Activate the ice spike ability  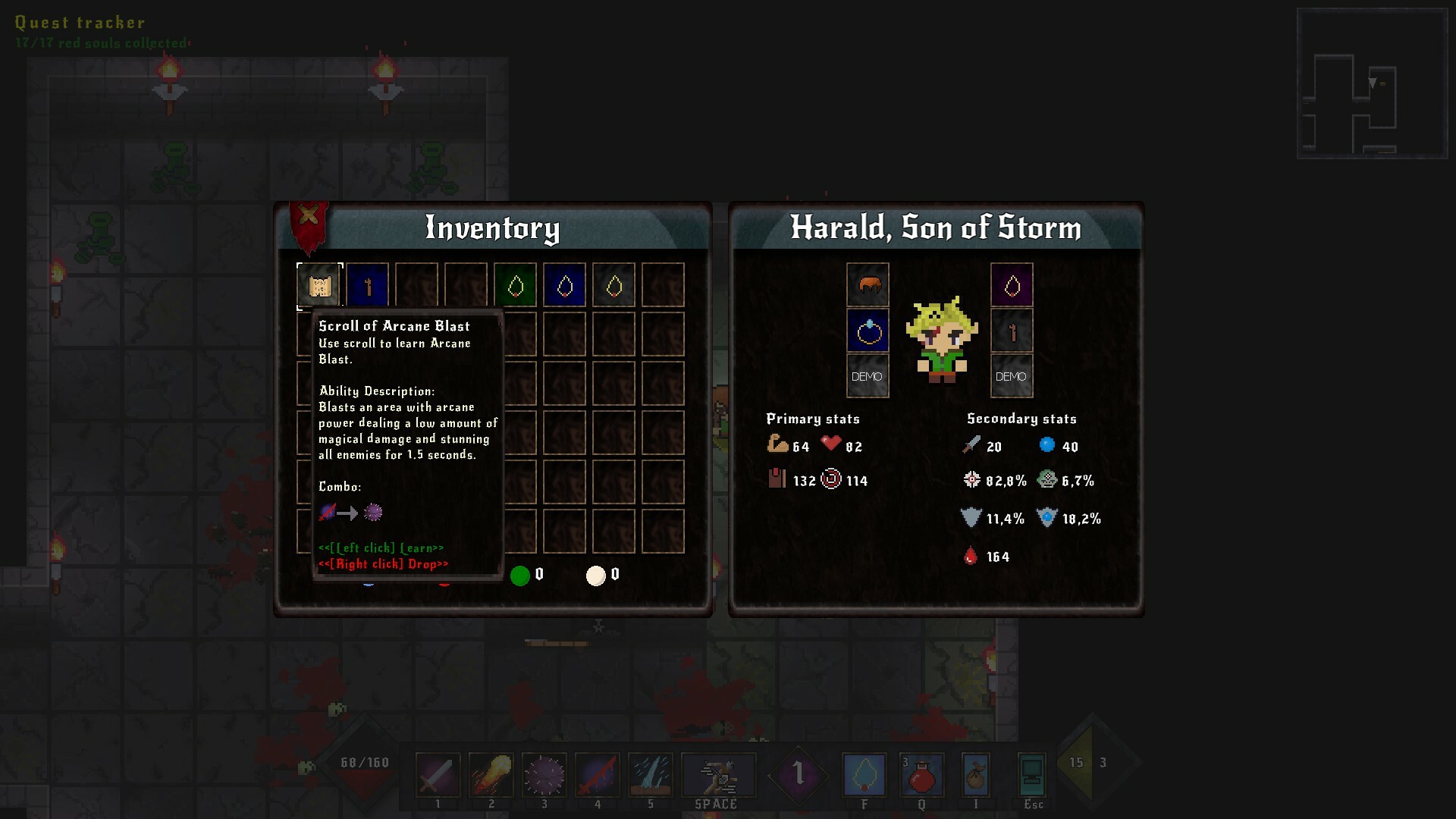coord(650,775)
